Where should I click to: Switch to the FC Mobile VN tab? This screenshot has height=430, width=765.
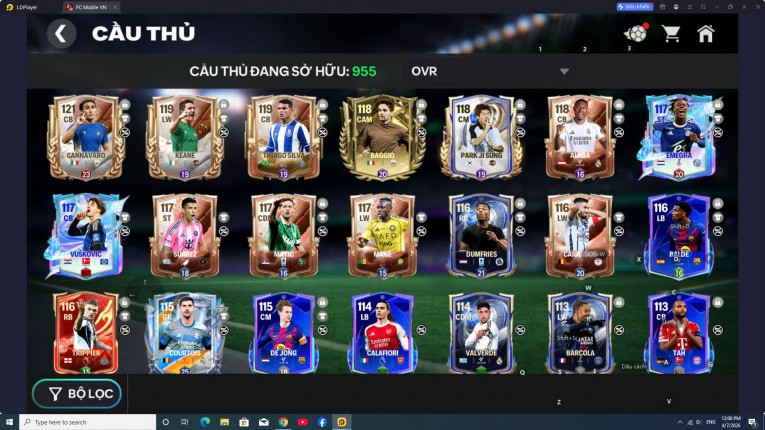coord(90,7)
